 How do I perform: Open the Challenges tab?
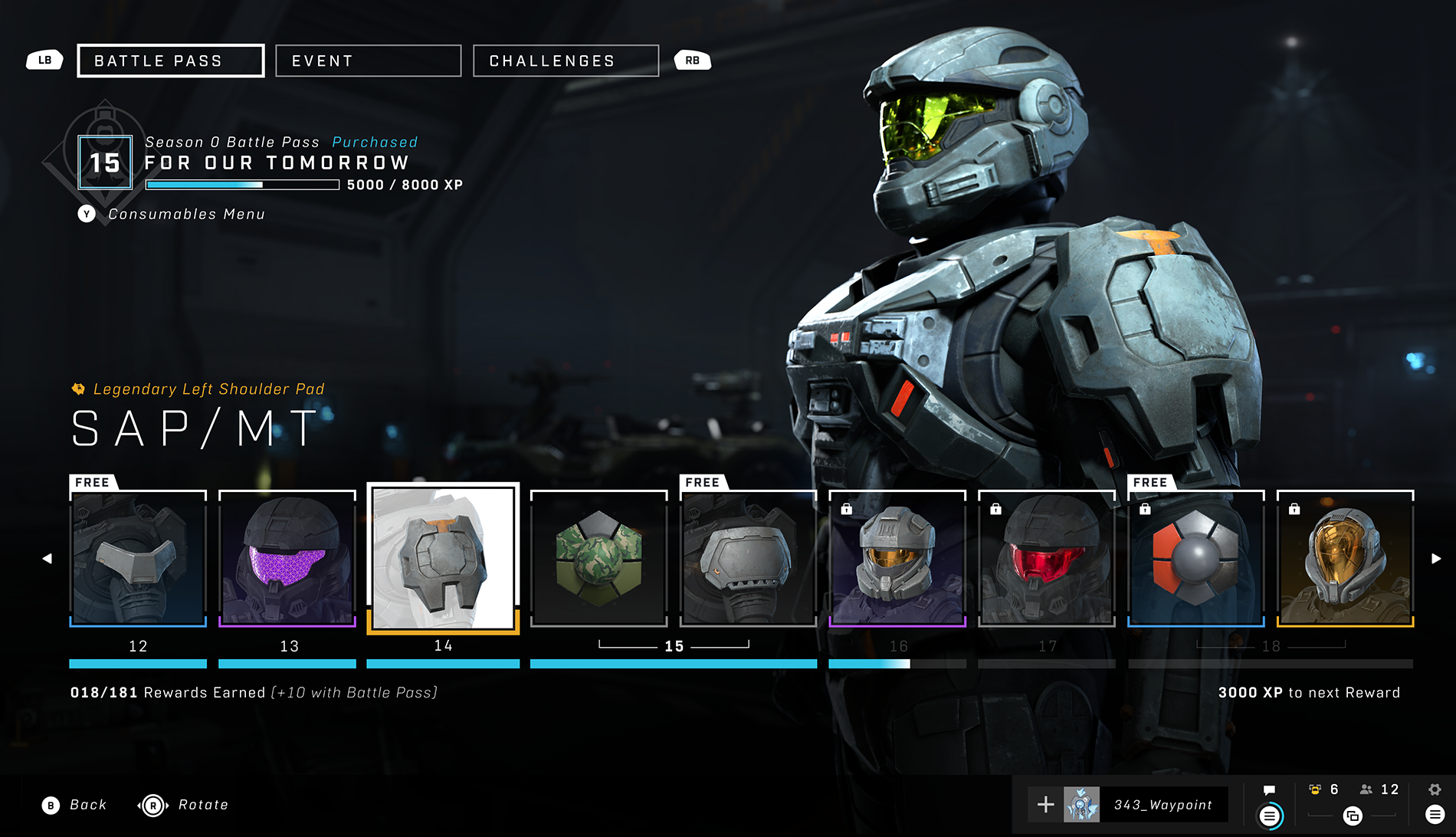click(x=566, y=61)
